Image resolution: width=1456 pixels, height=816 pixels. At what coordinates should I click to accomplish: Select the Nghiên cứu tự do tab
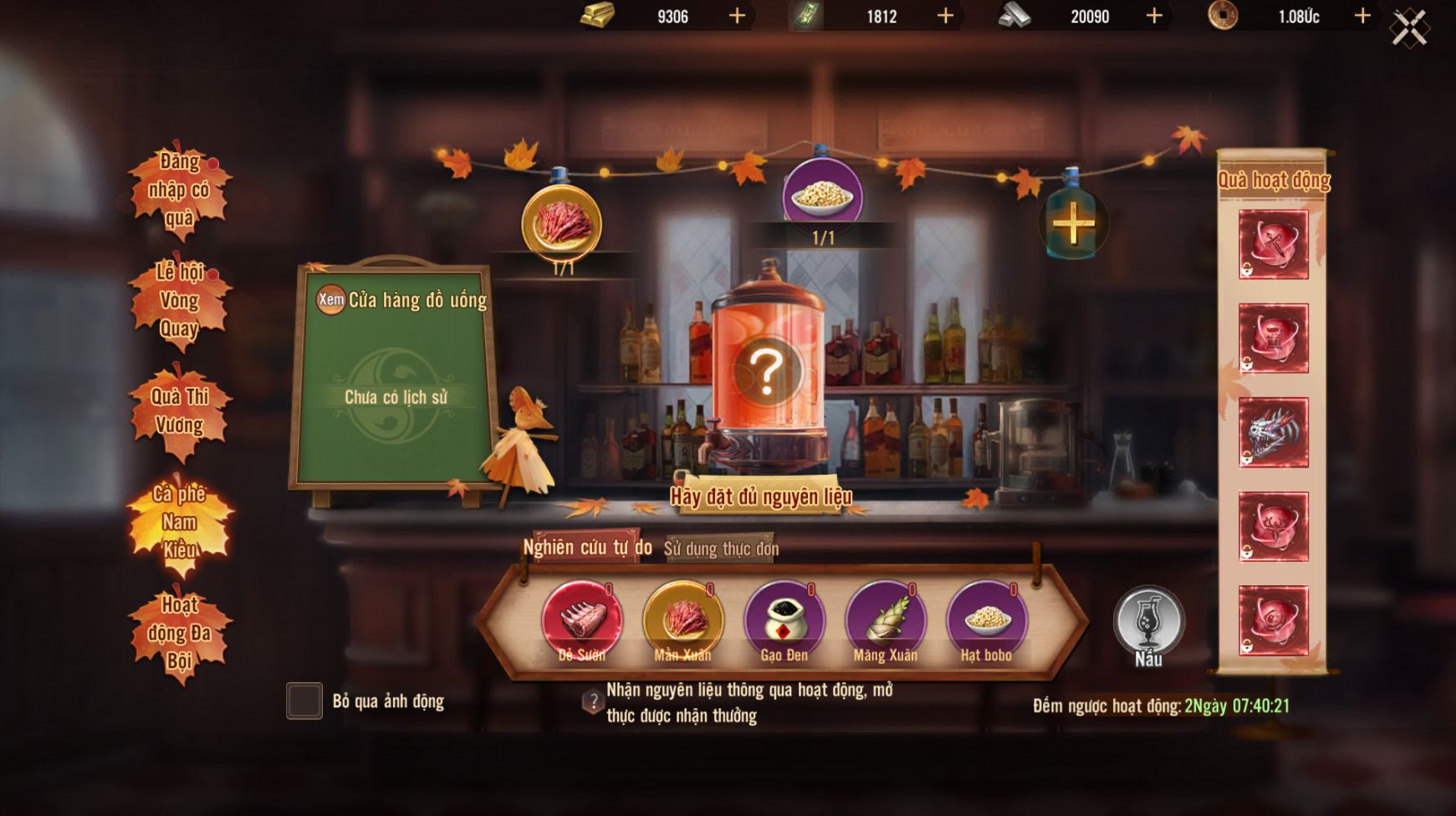(x=587, y=548)
